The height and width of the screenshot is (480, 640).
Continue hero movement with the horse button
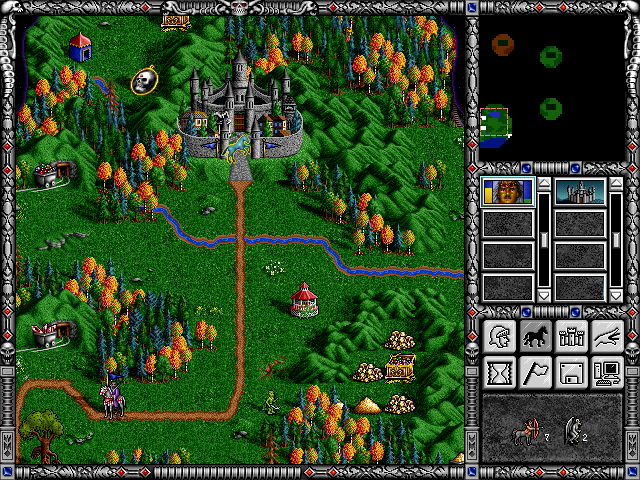point(533,337)
